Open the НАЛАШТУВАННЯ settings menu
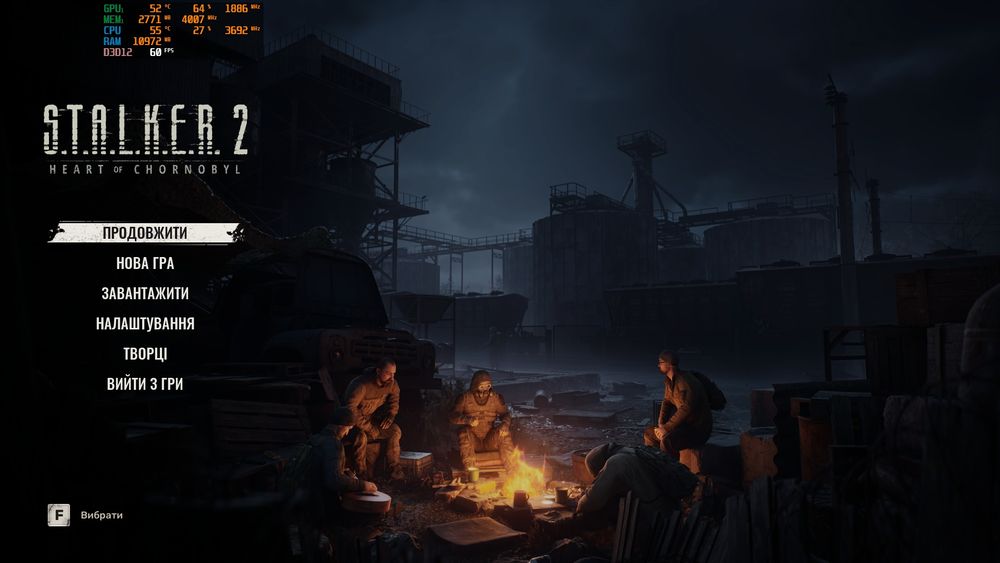Viewport: 1000px width, 563px height. click(145, 323)
